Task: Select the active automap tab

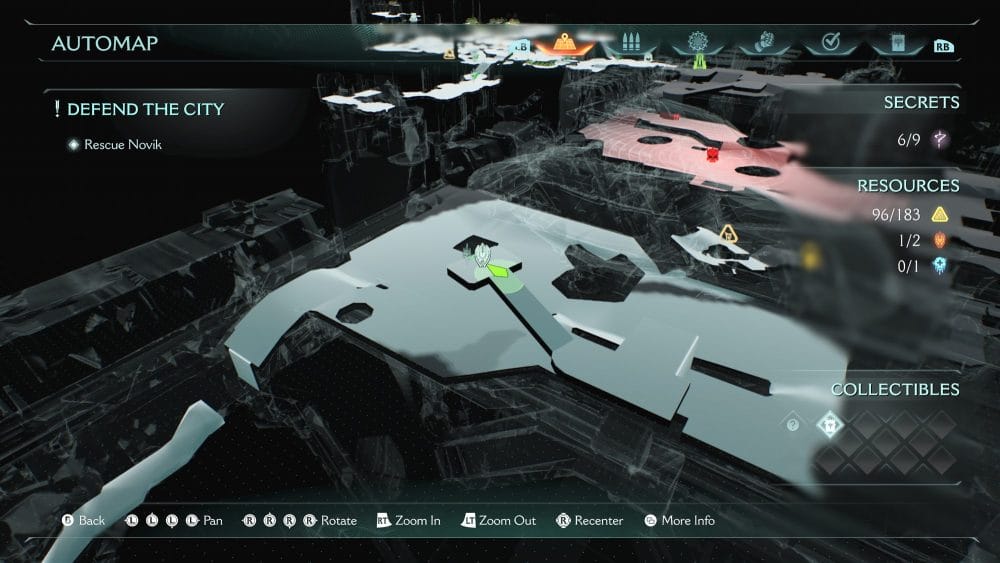Action: click(x=565, y=44)
